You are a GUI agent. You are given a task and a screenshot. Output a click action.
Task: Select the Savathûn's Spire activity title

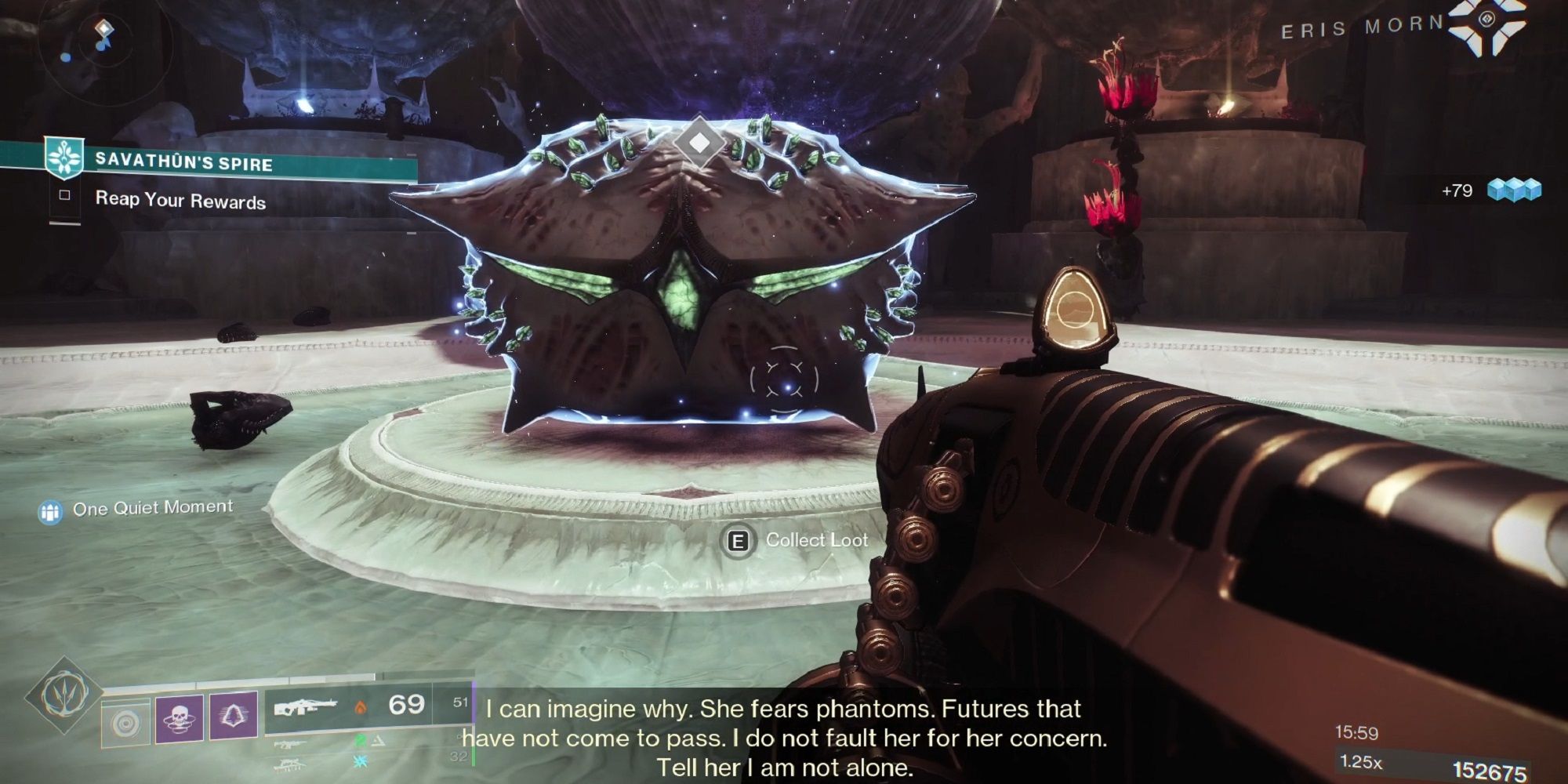tap(186, 163)
